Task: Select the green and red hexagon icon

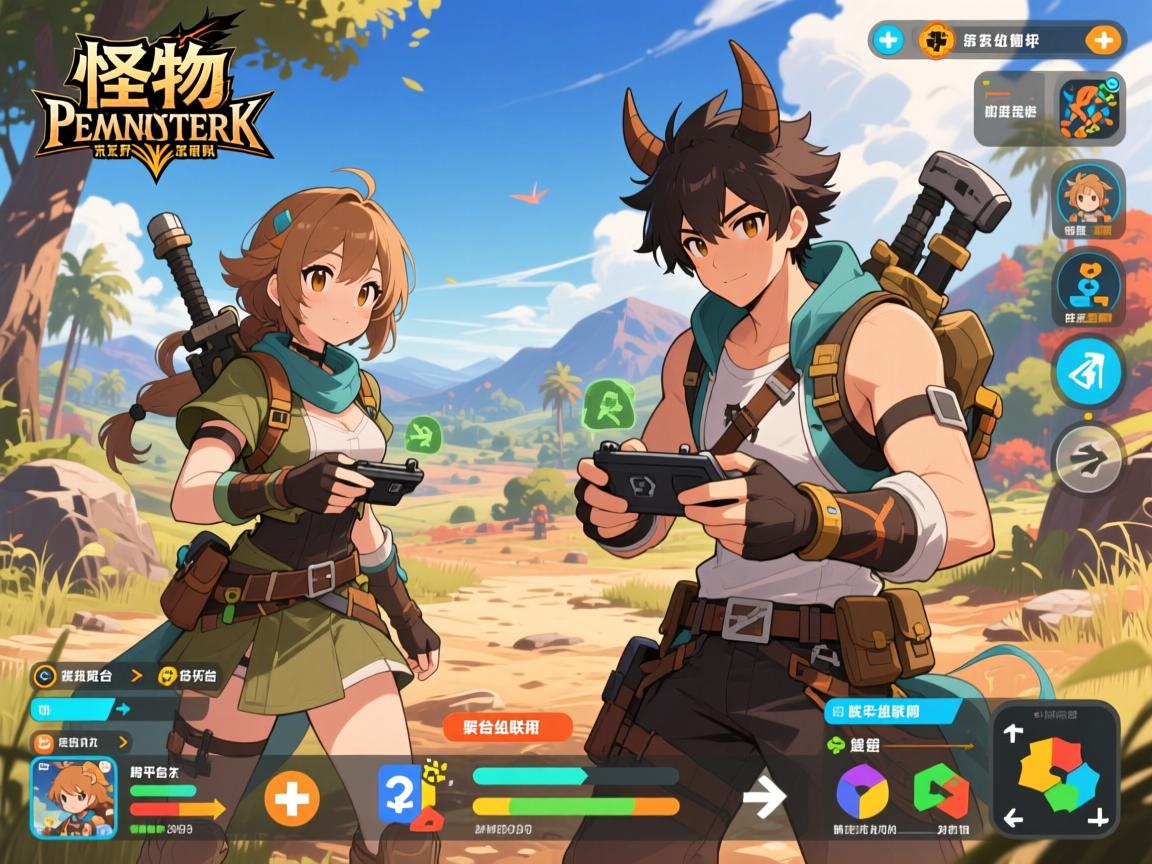Action: [x=941, y=791]
